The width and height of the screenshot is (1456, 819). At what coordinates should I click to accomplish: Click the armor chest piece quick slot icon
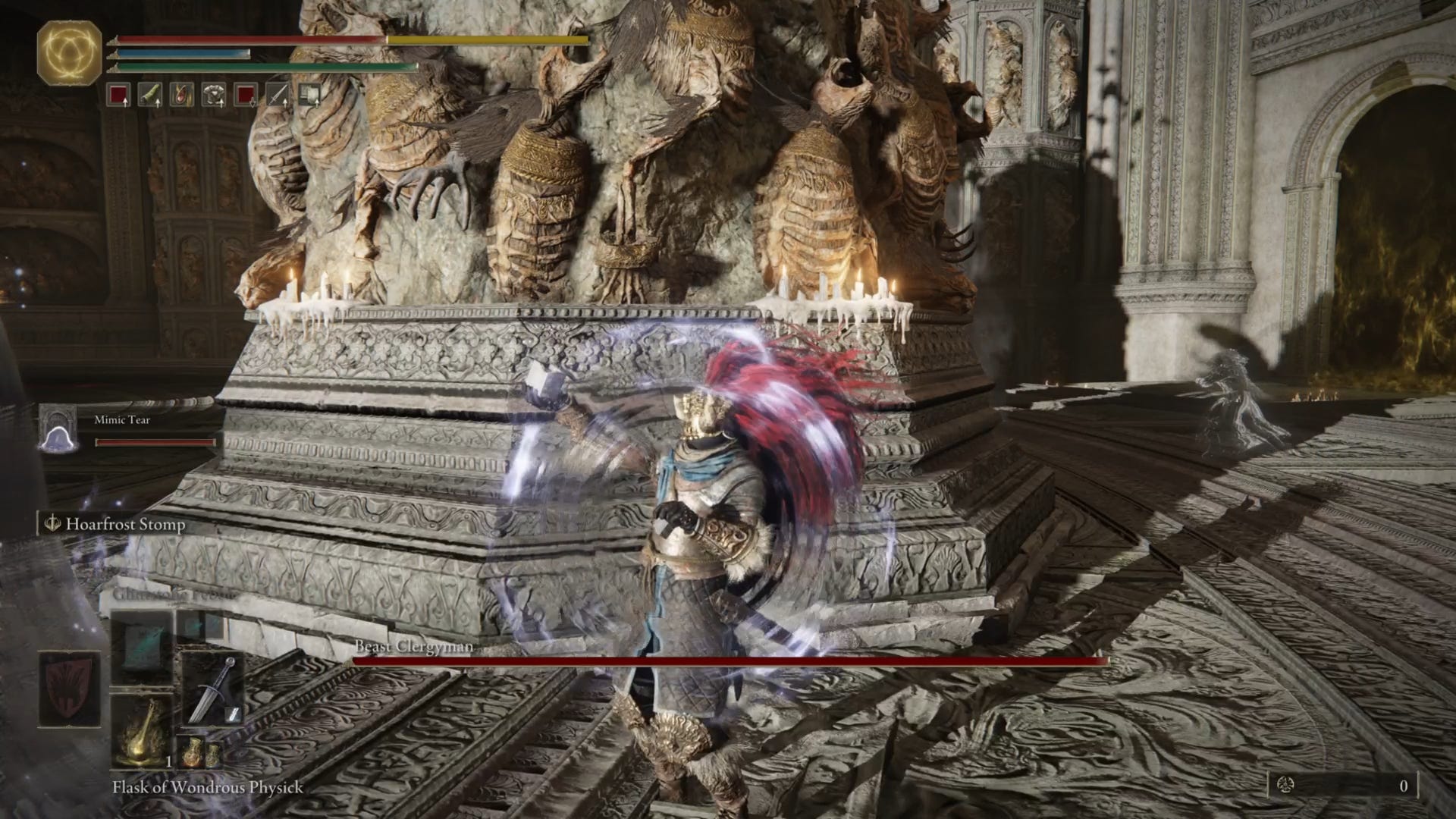[214, 95]
